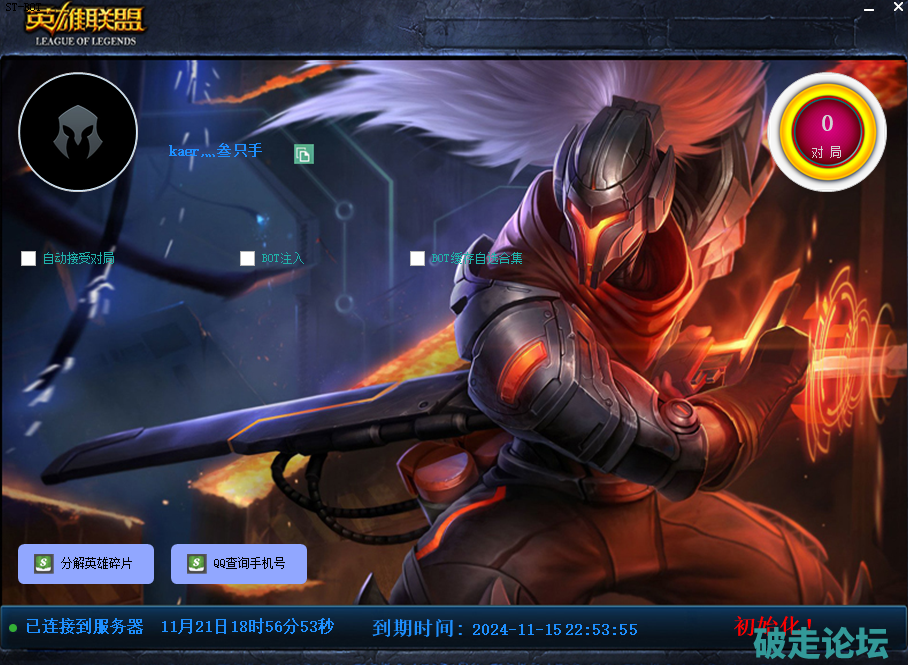This screenshot has width=908, height=665.
Task: Toggle the BOT缓存自选合集 checkbox
Action: pos(418,259)
